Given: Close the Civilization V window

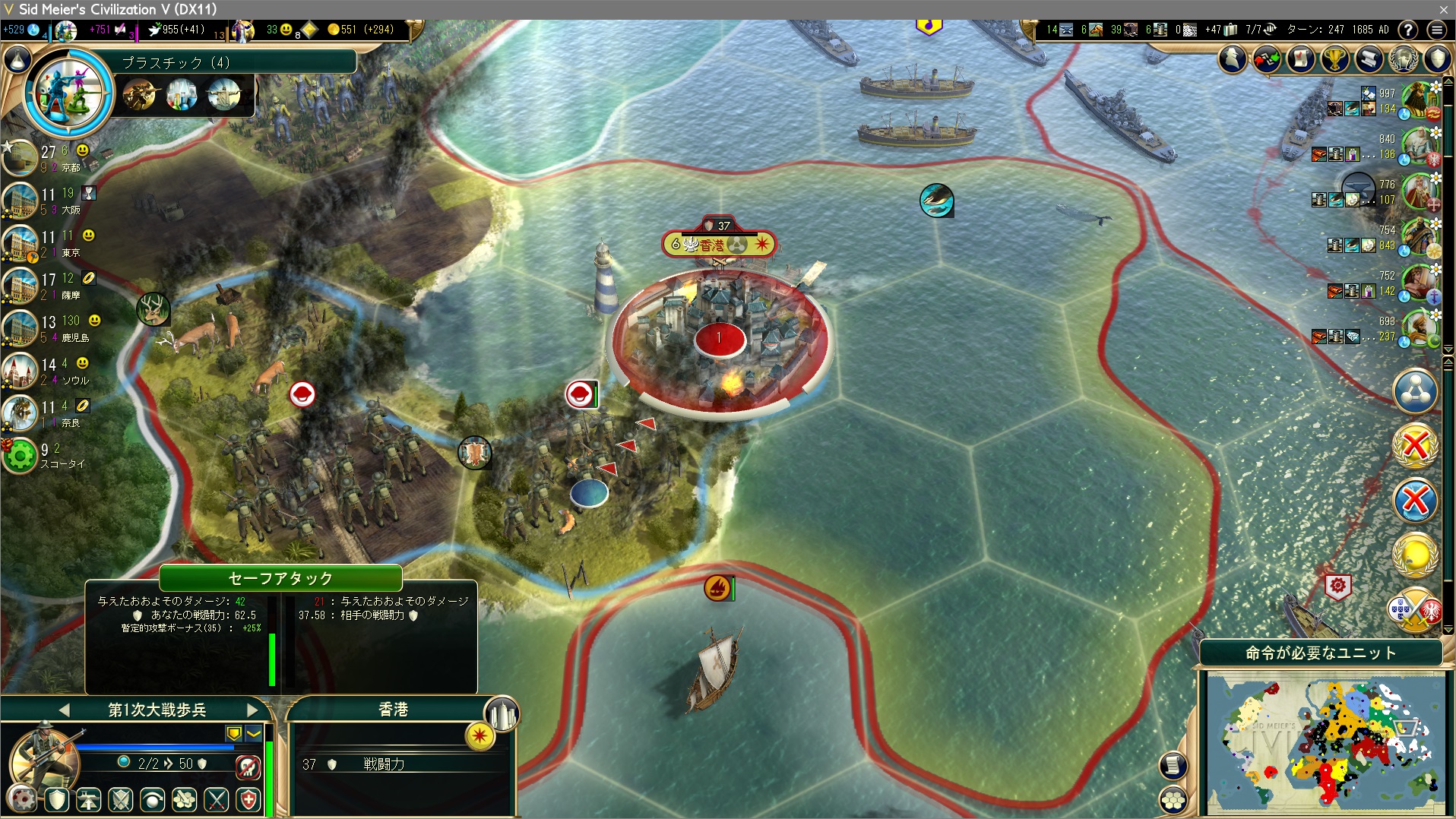Looking at the screenshot, I should 1443,9.
